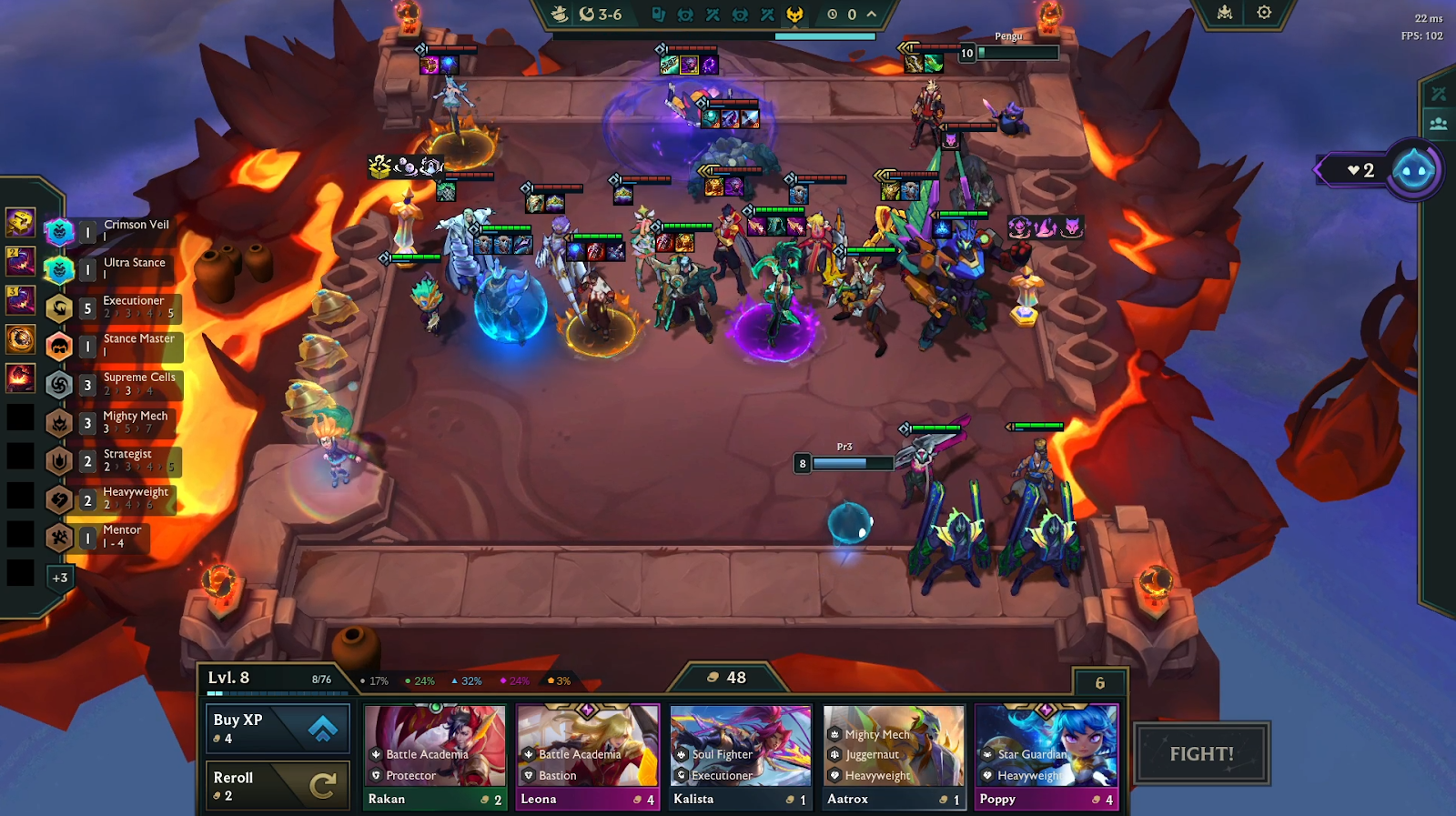The width and height of the screenshot is (1456, 816).
Task: Select Kalista in the shop
Action: click(741, 757)
